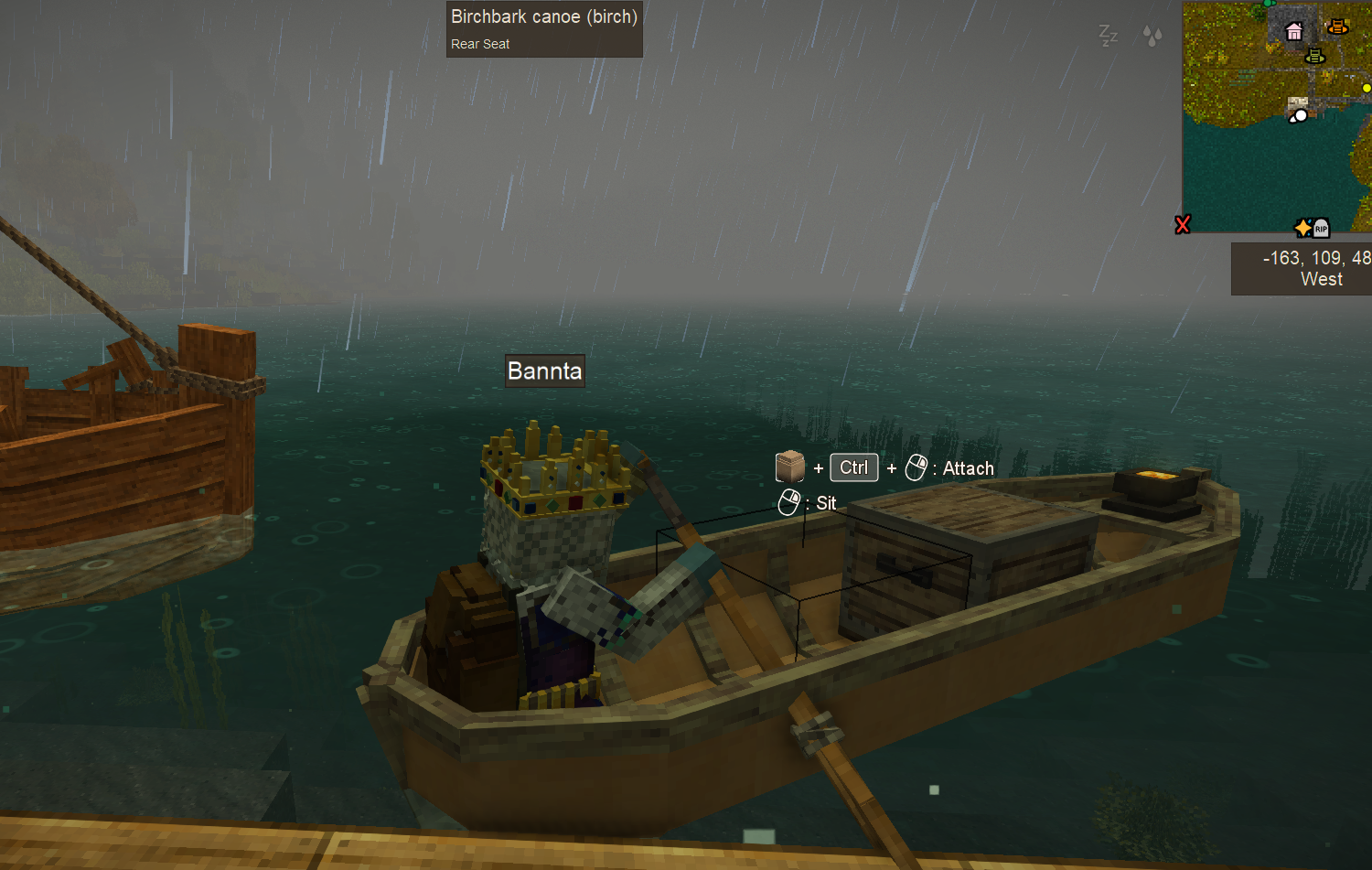Click the water droplets wetness icon
This screenshot has width=1372, height=870.
(1152, 36)
